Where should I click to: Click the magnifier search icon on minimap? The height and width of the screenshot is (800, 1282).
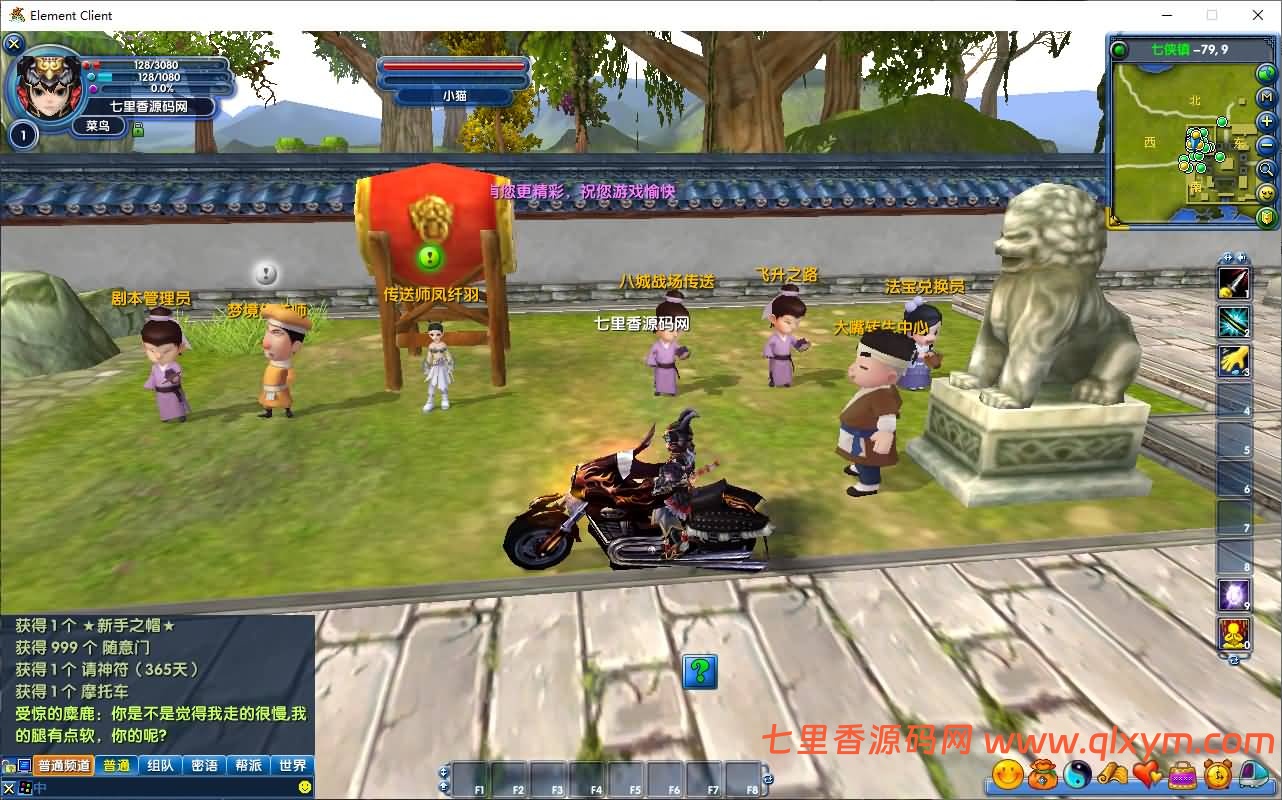[1266, 169]
